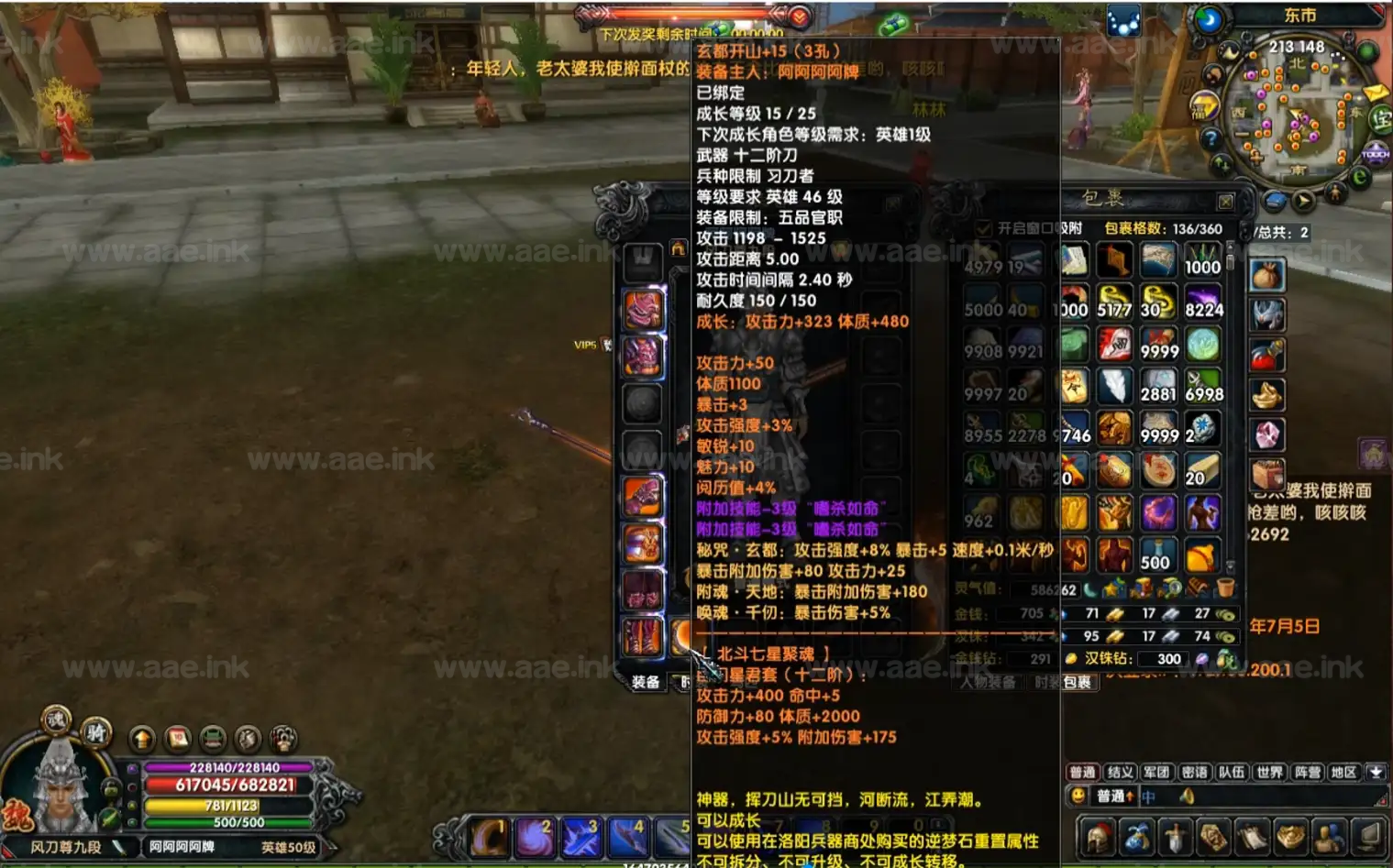
Task: Select the bag item stacked 6998
Action: 1202,386
